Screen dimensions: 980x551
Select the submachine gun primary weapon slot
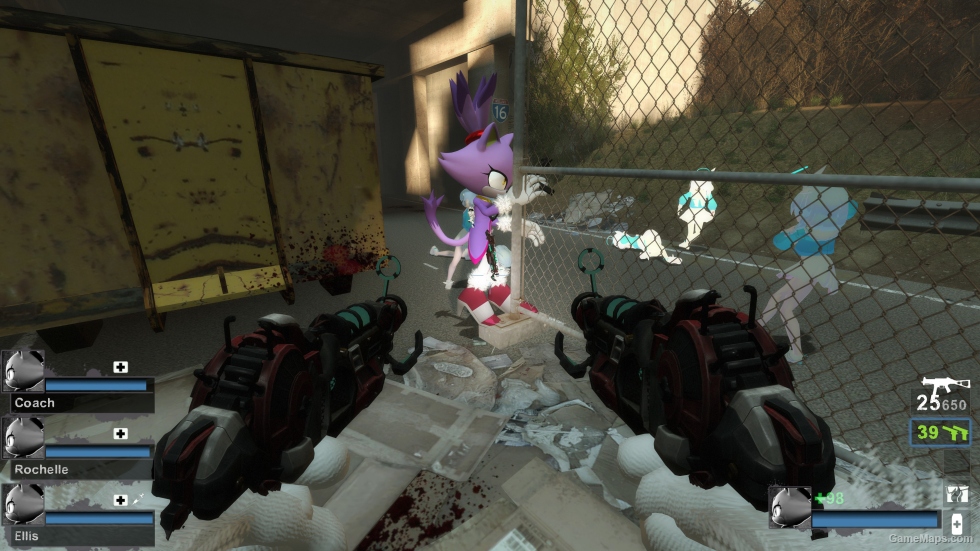pyautogui.click(x=943, y=387)
